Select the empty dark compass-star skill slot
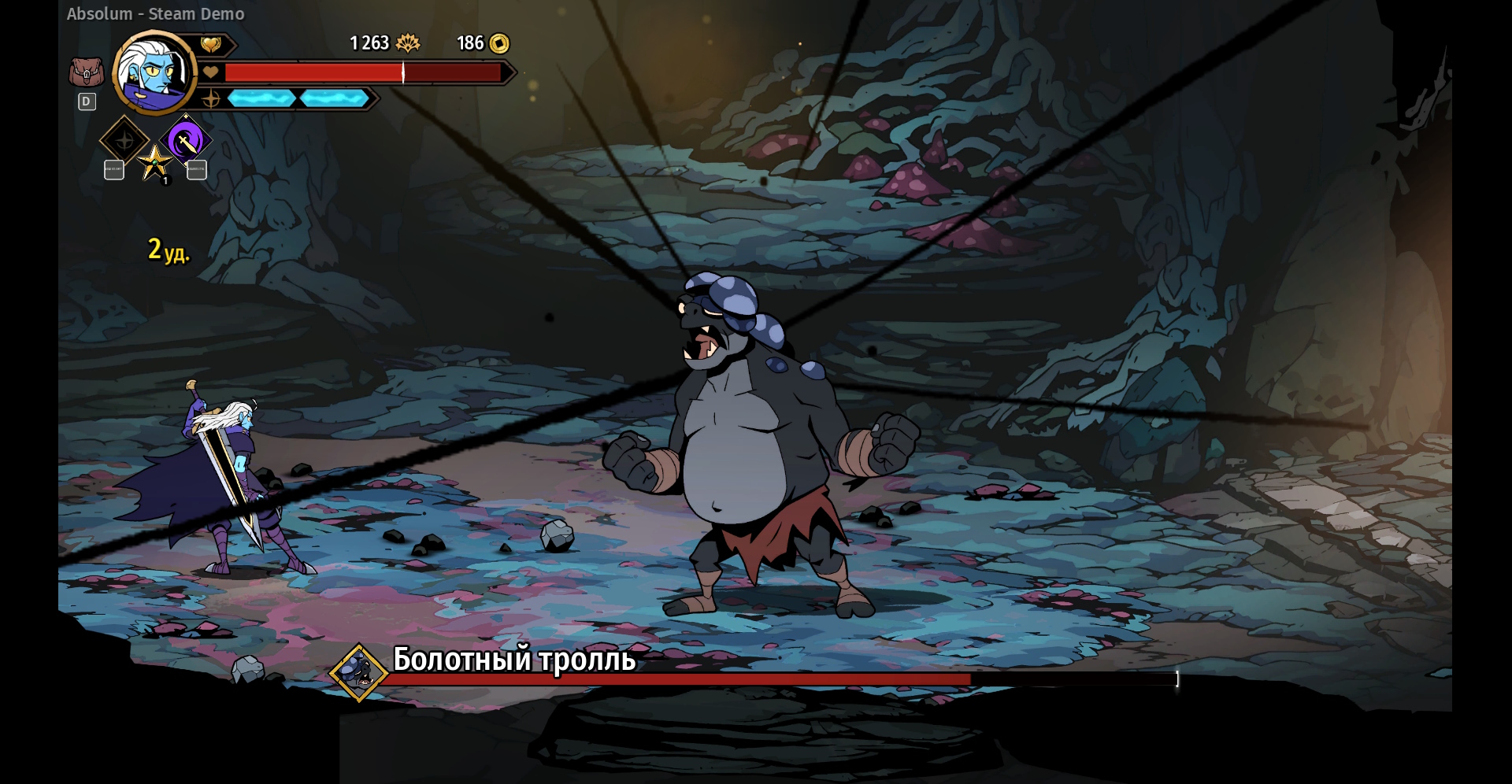The image size is (1512, 784). click(124, 141)
